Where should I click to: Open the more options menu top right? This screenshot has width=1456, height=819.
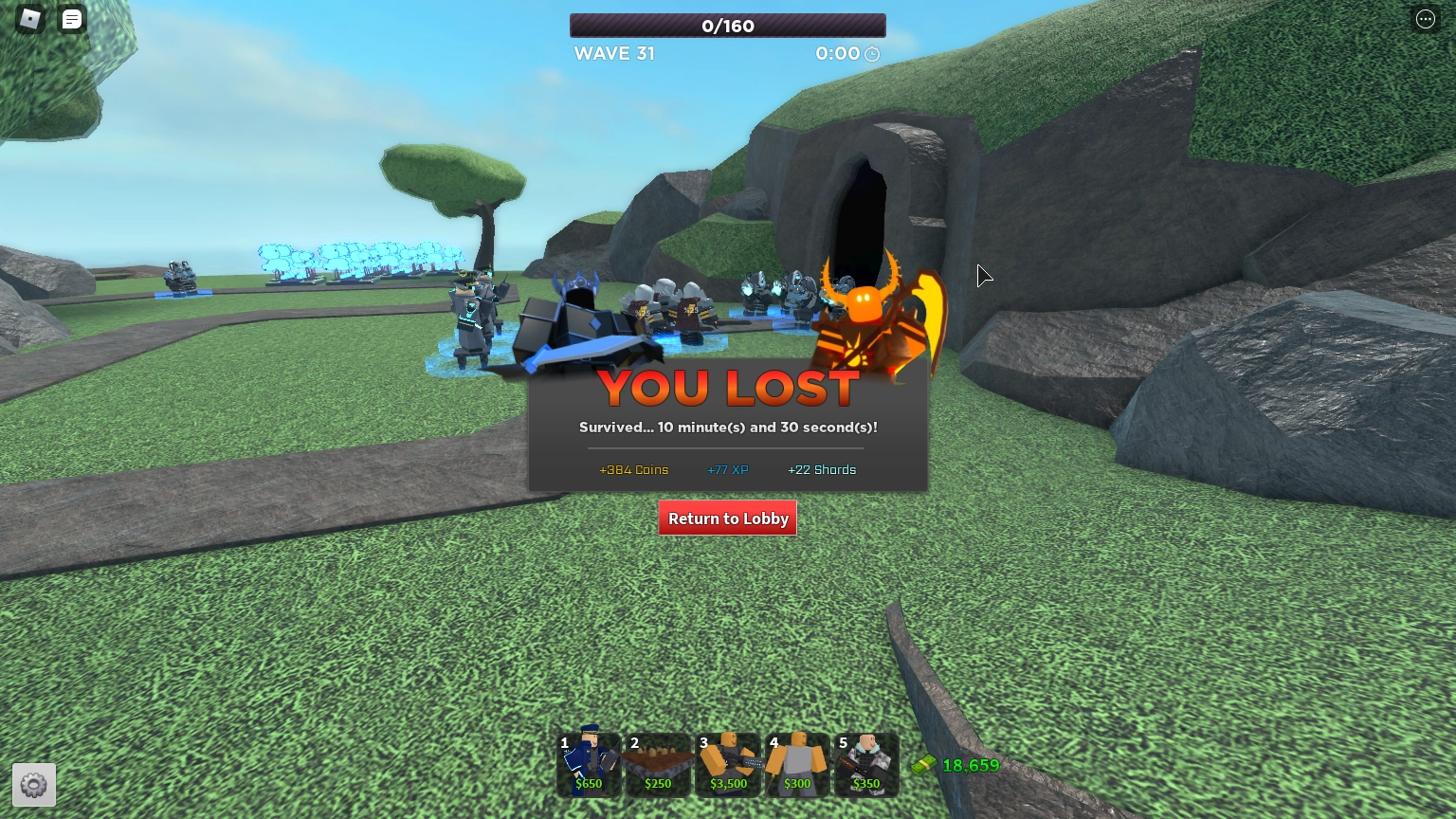1426,19
